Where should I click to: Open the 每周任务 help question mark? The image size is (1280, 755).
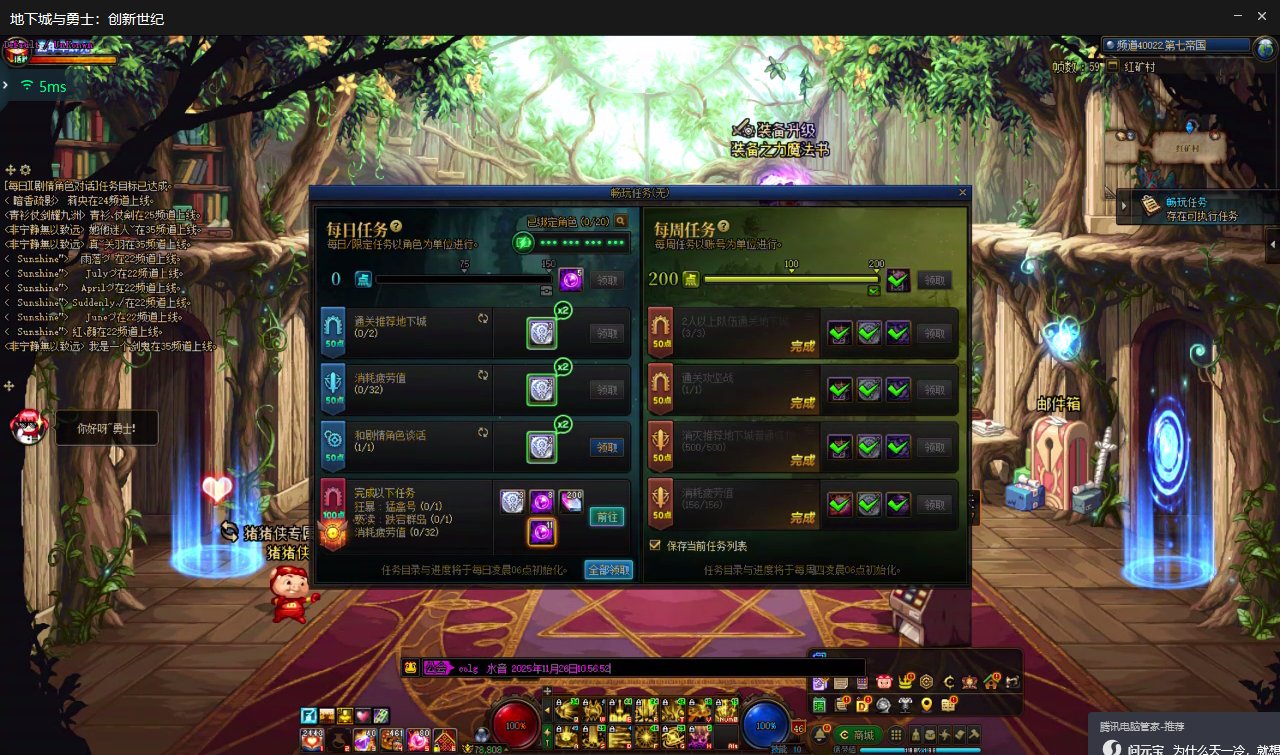[x=723, y=227]
